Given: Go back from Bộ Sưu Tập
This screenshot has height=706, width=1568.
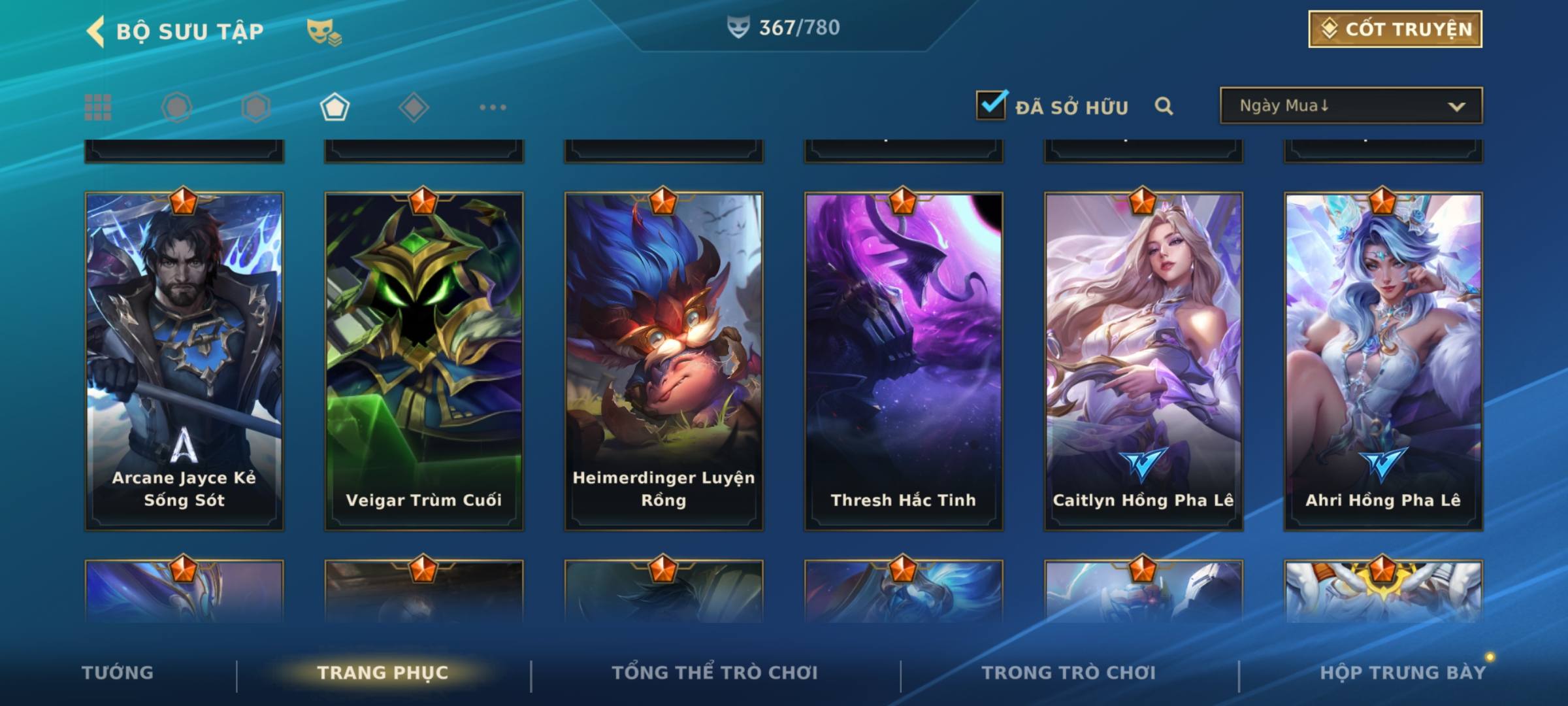Looking at the screenshot, I should tap(96, 31).
